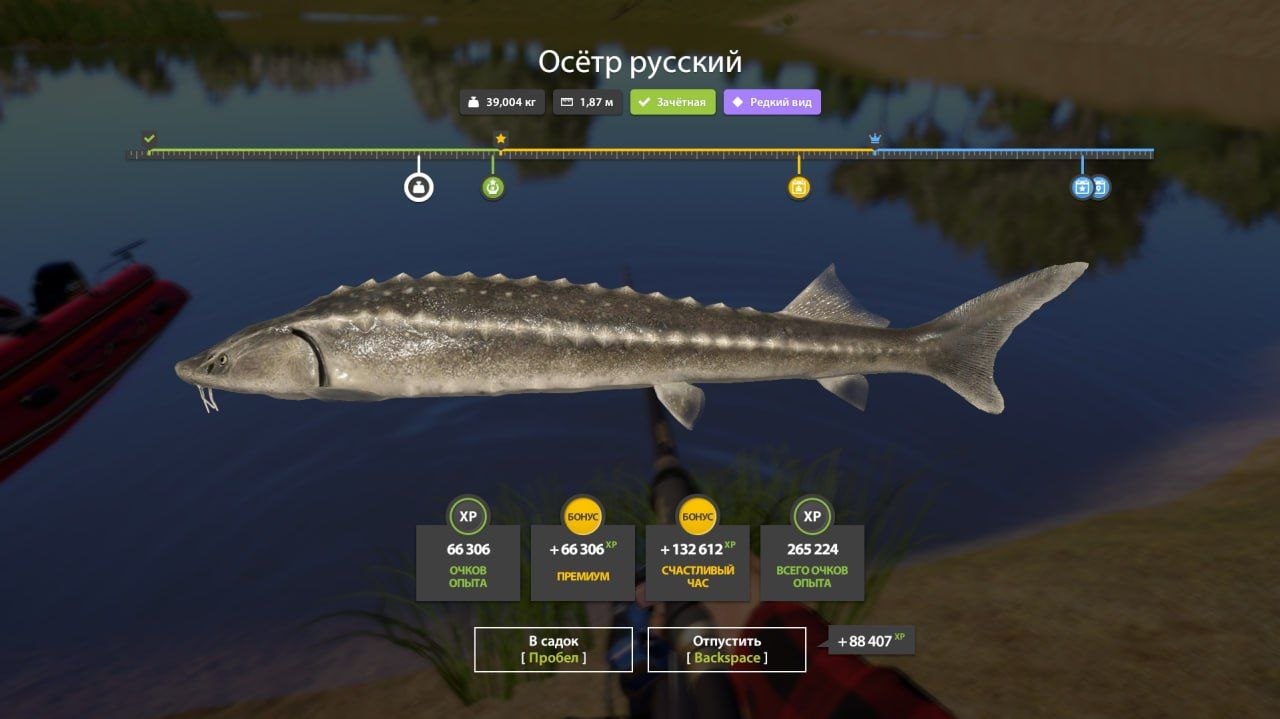Select the blue calendar marker on the scale

pos(1082,187)
